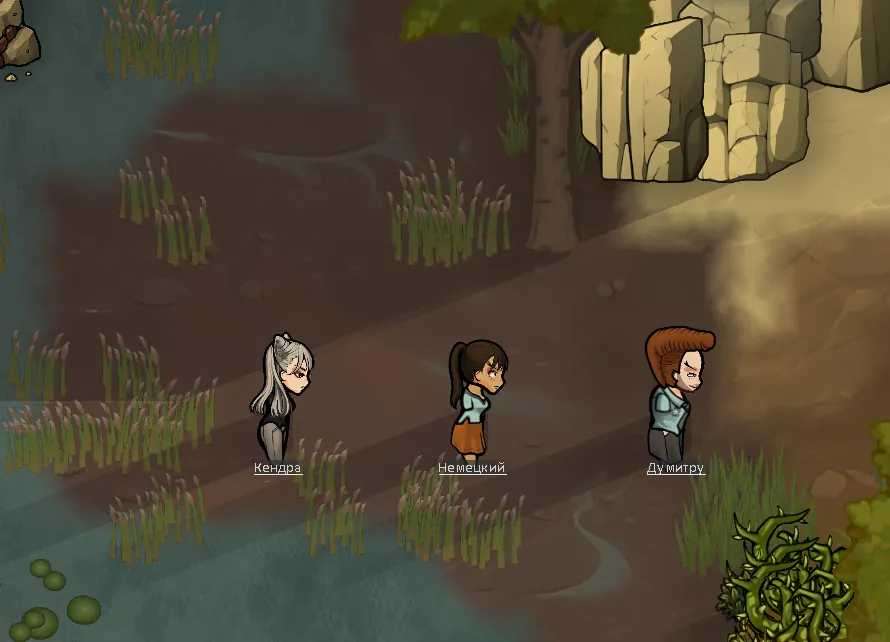Click the Немецкий name label
890x642 pixels.
coord(472,468)
